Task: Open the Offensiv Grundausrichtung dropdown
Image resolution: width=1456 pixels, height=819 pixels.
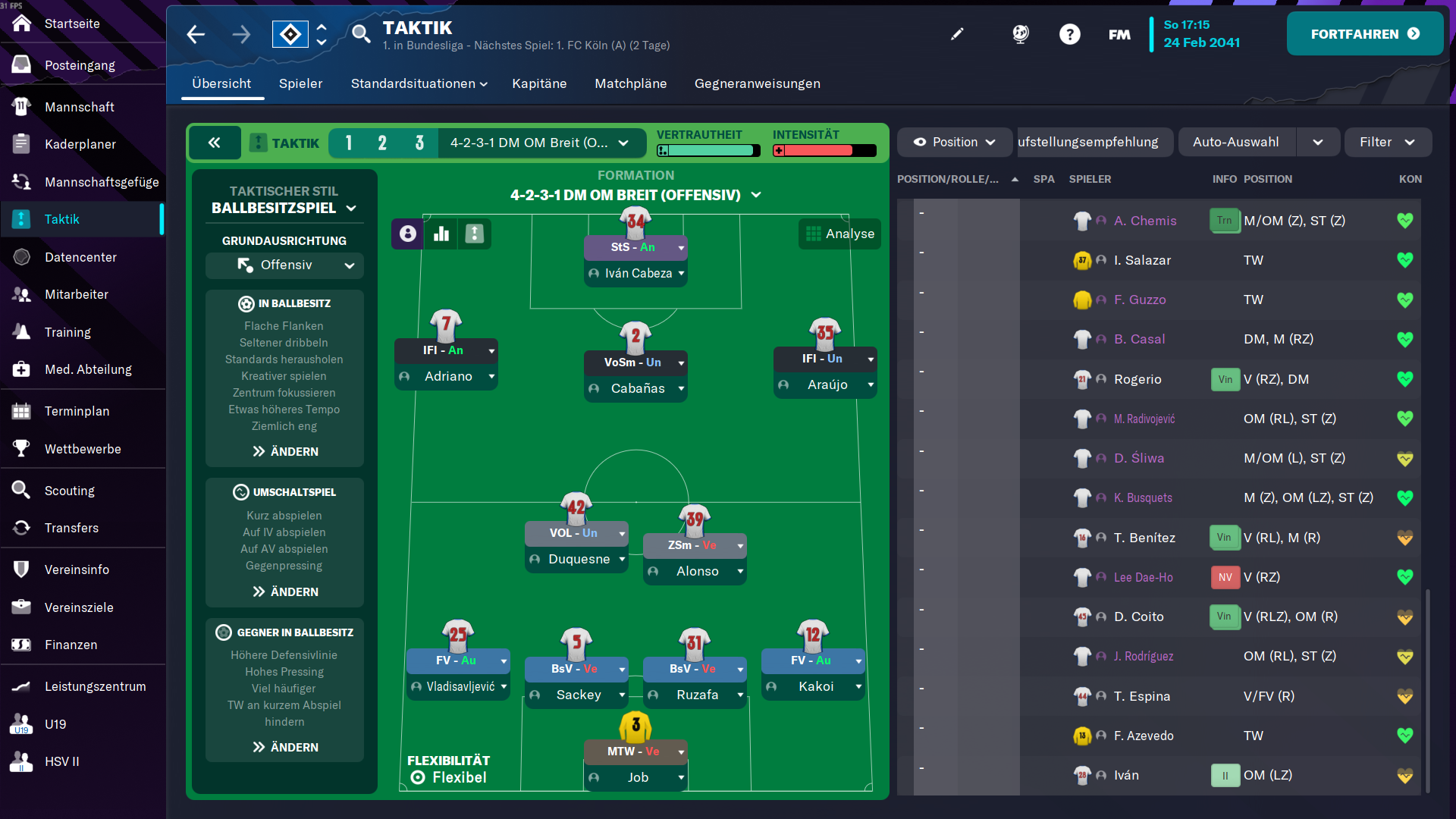Action: [x=284, y=265]
